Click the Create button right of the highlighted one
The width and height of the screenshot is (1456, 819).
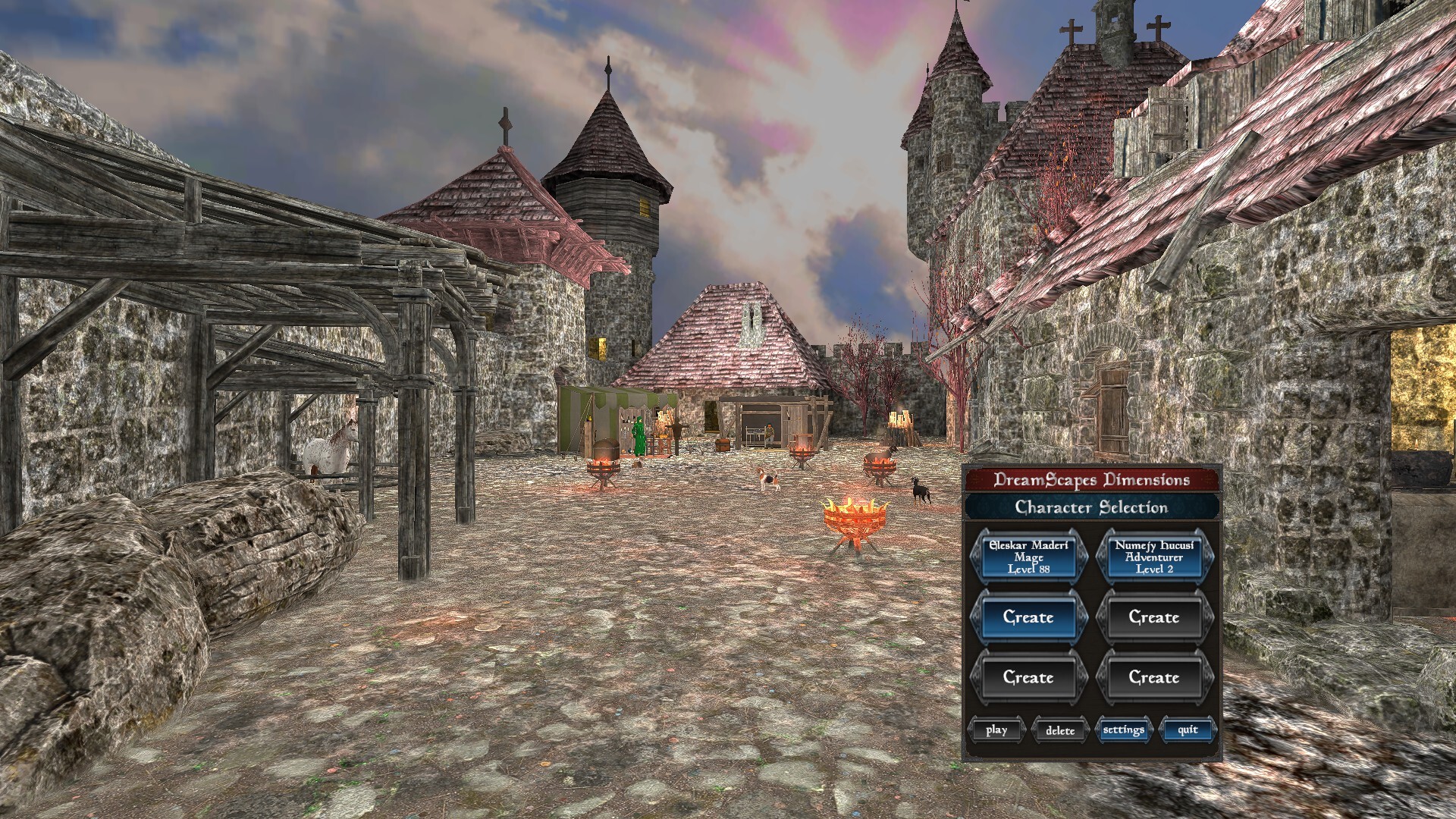[x=1155, y=618]
